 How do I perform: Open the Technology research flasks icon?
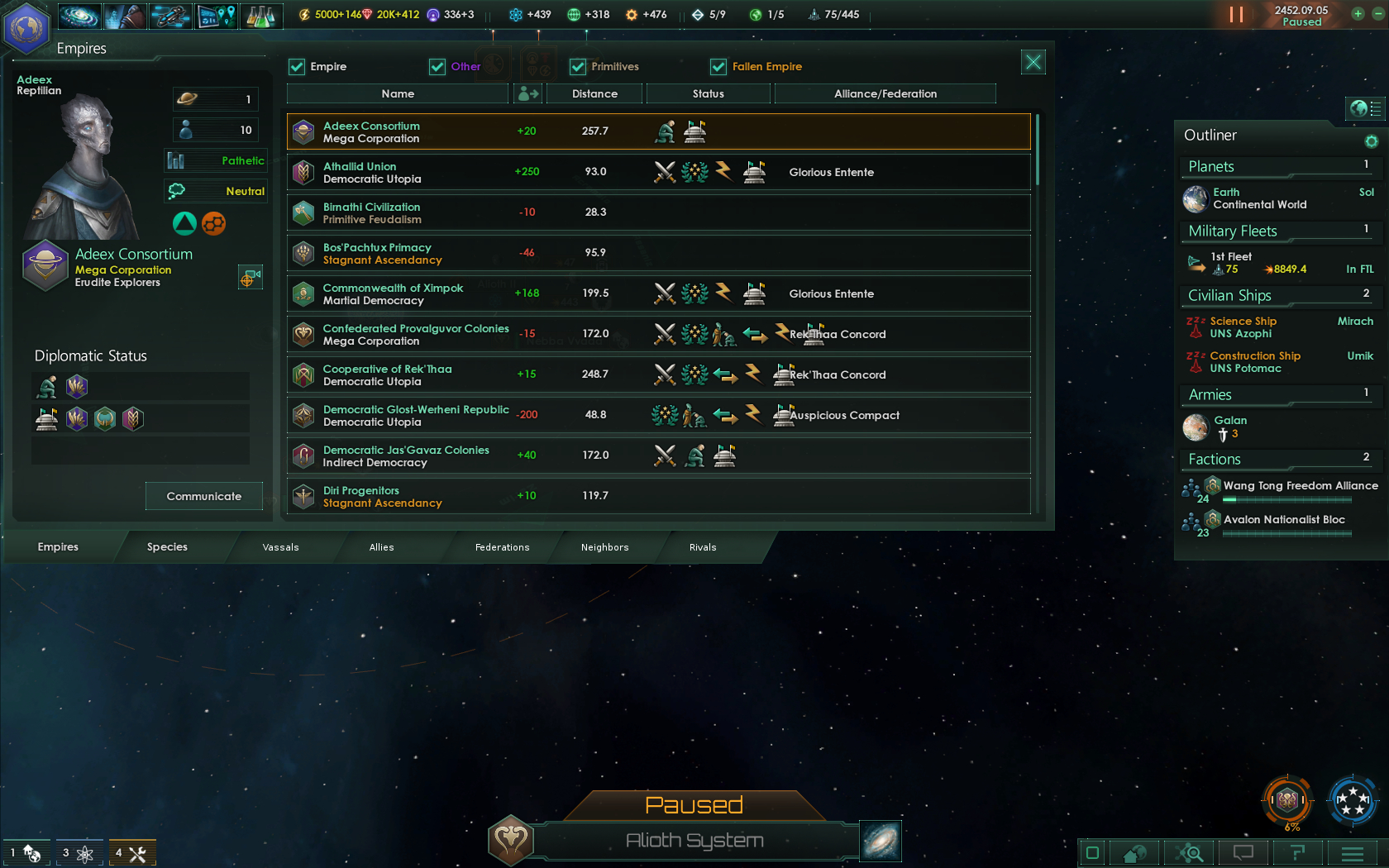pos(262,16)
